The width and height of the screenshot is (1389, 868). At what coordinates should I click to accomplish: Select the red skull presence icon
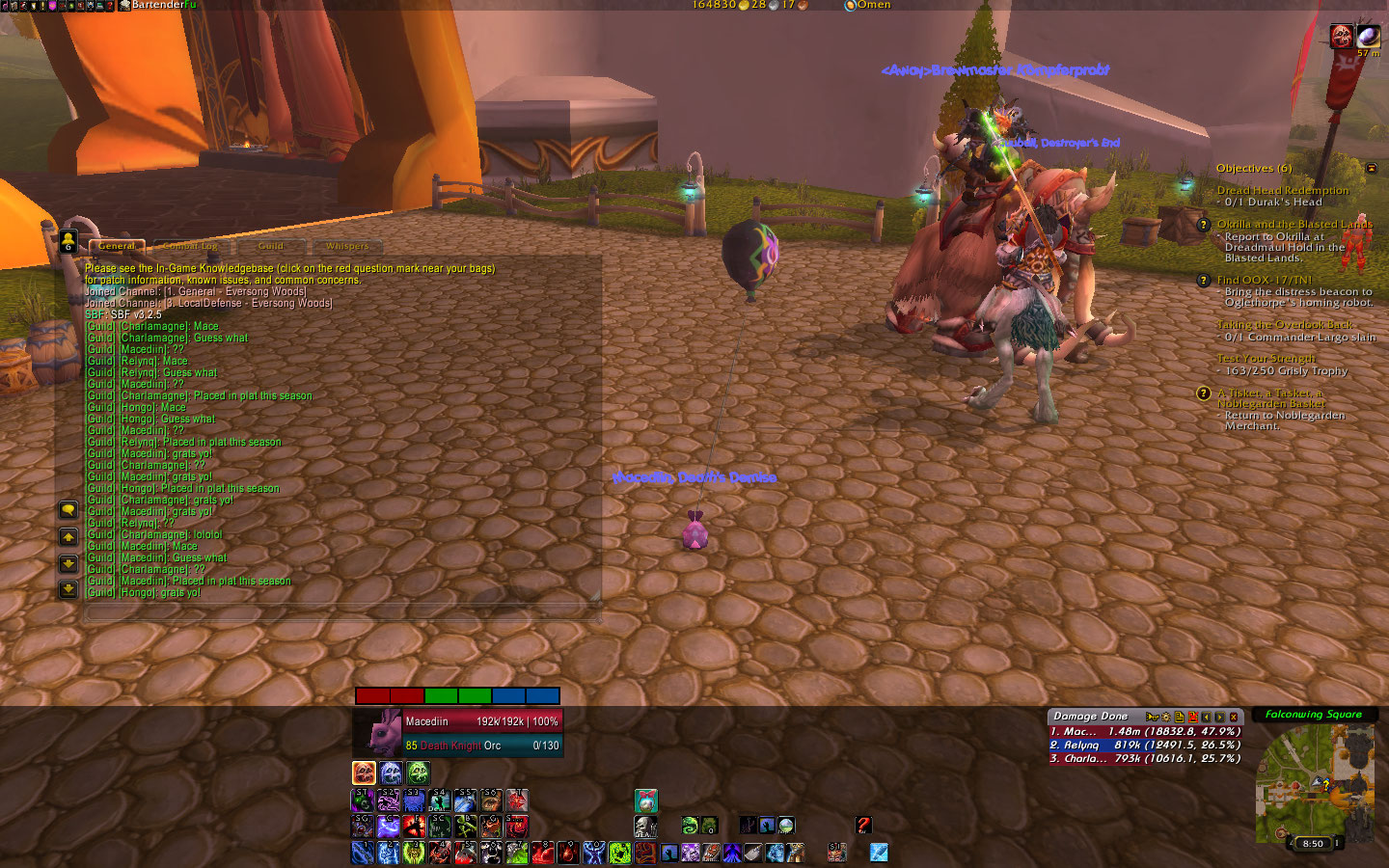point(364,773)
